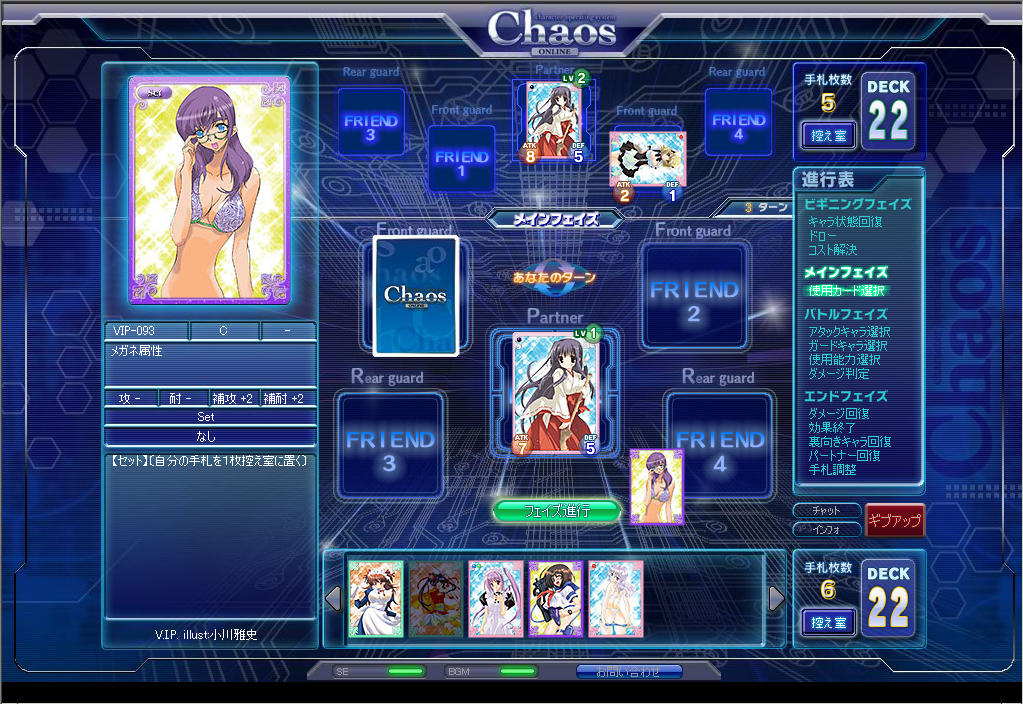
Task: Toggle the BGM music switch
Action: pos(517,671)
